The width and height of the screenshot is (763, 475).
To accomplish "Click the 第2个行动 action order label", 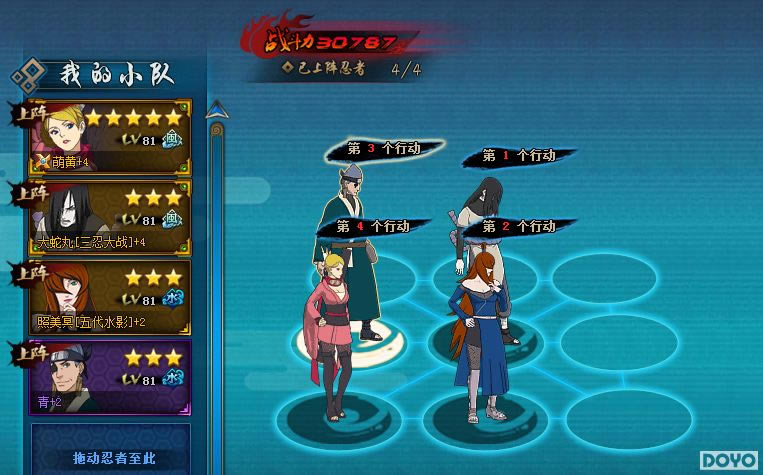I will (x=518, y=227).
